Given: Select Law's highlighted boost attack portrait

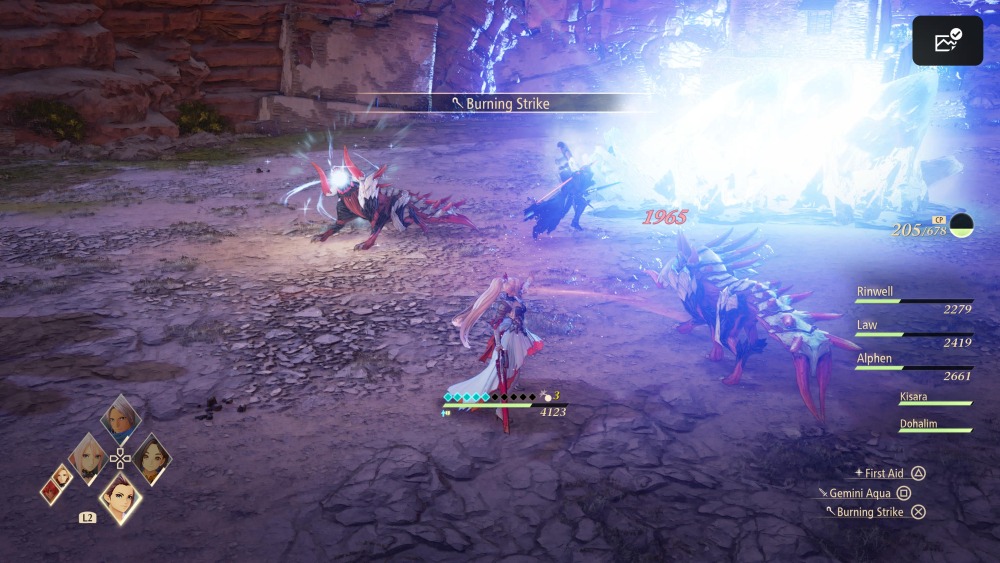Looking at the screenshot, I should [x=120, y=496].
